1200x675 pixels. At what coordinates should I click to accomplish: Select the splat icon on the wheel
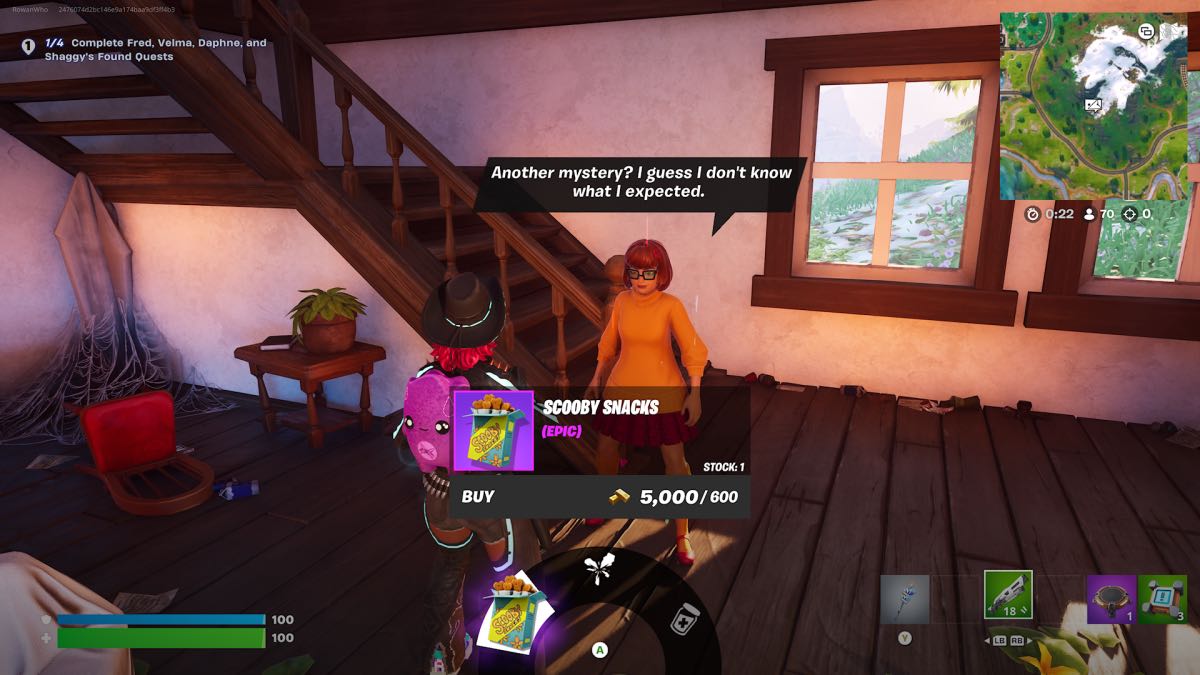[x=599, y=571]
